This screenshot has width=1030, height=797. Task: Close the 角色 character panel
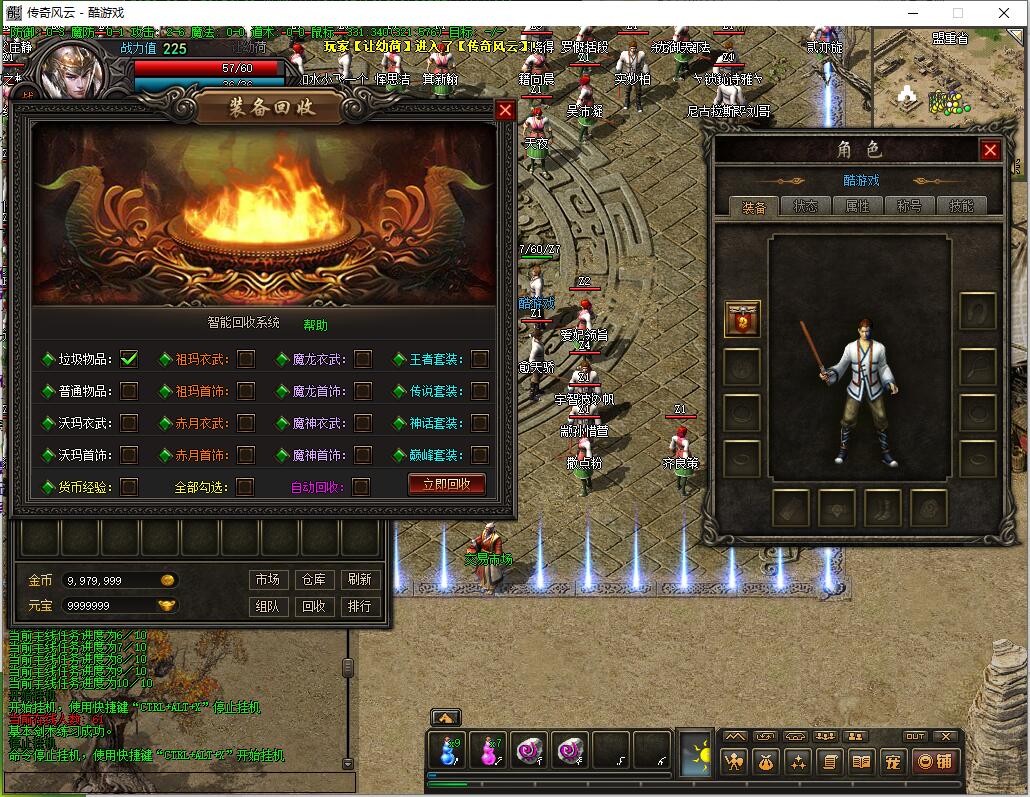coord(990,150)
